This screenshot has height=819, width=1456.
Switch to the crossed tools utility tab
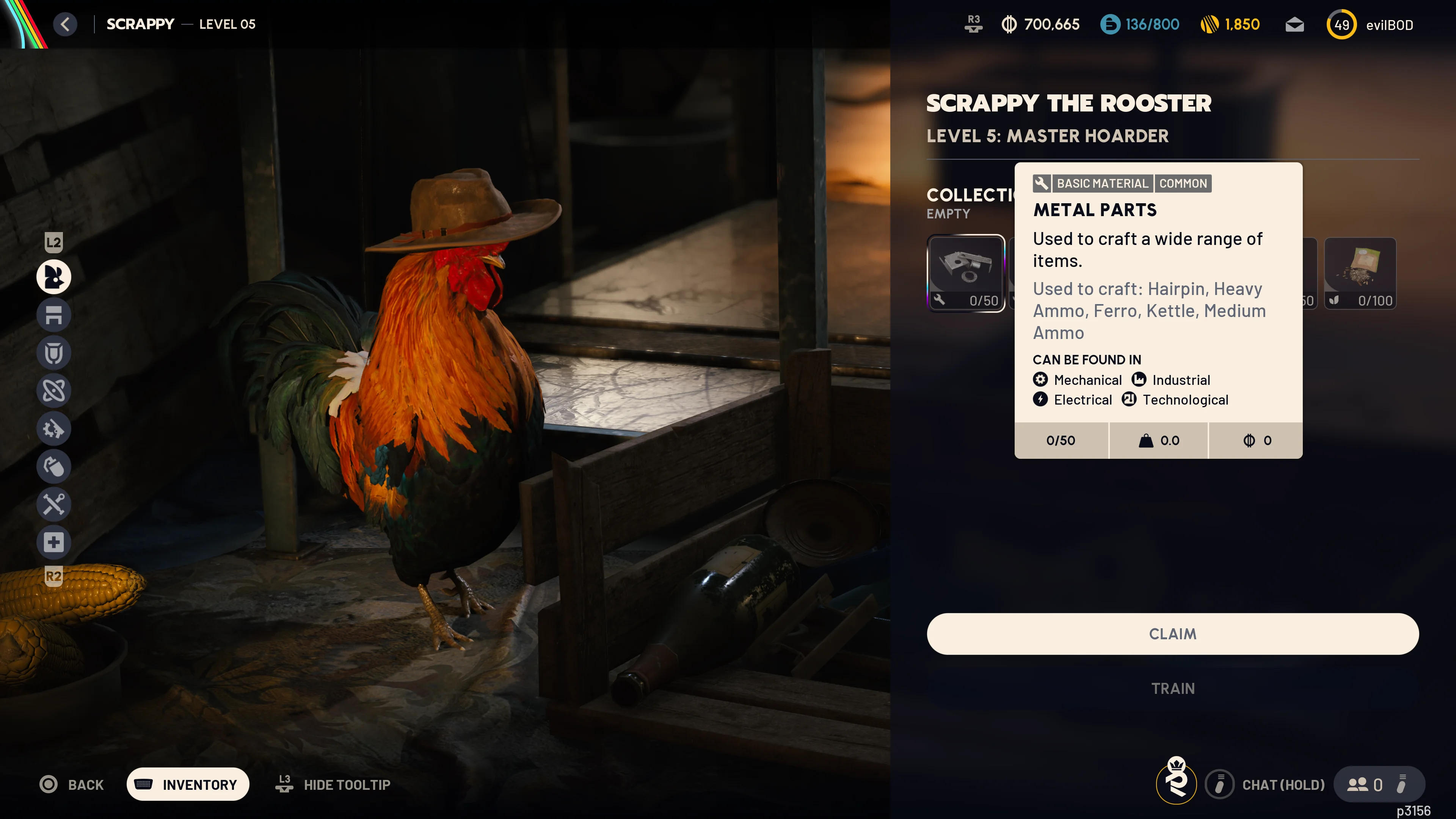coord(54,504)
